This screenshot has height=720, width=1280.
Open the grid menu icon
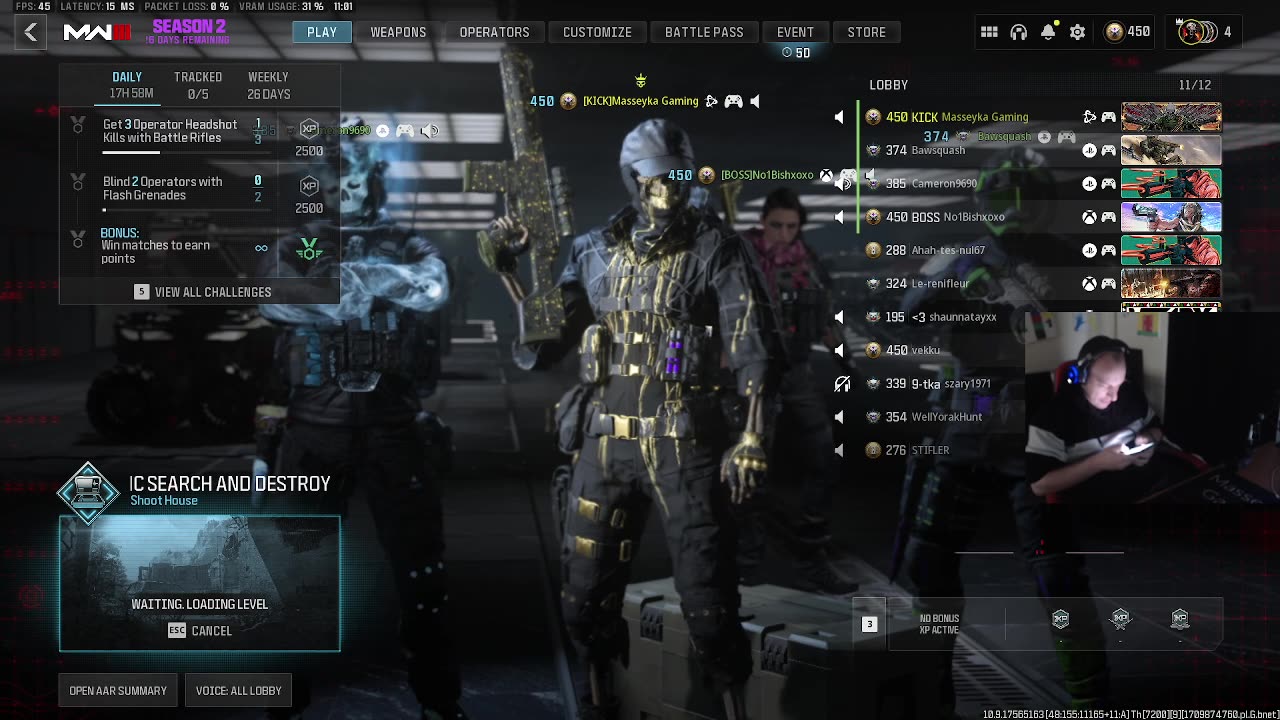point(989,32)
